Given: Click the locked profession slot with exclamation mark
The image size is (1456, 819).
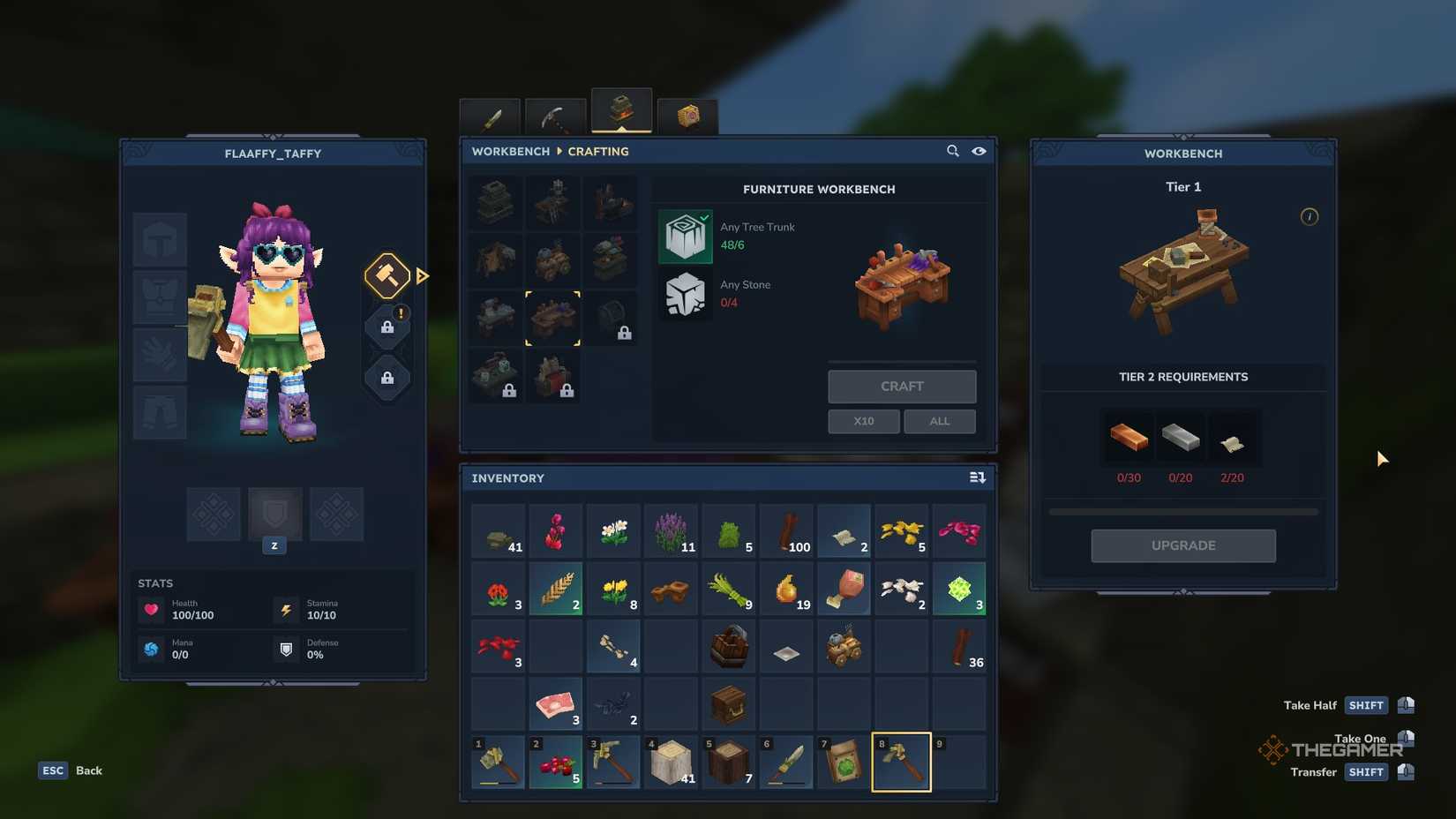Looking at the screenshot, I should click(387, 326).
